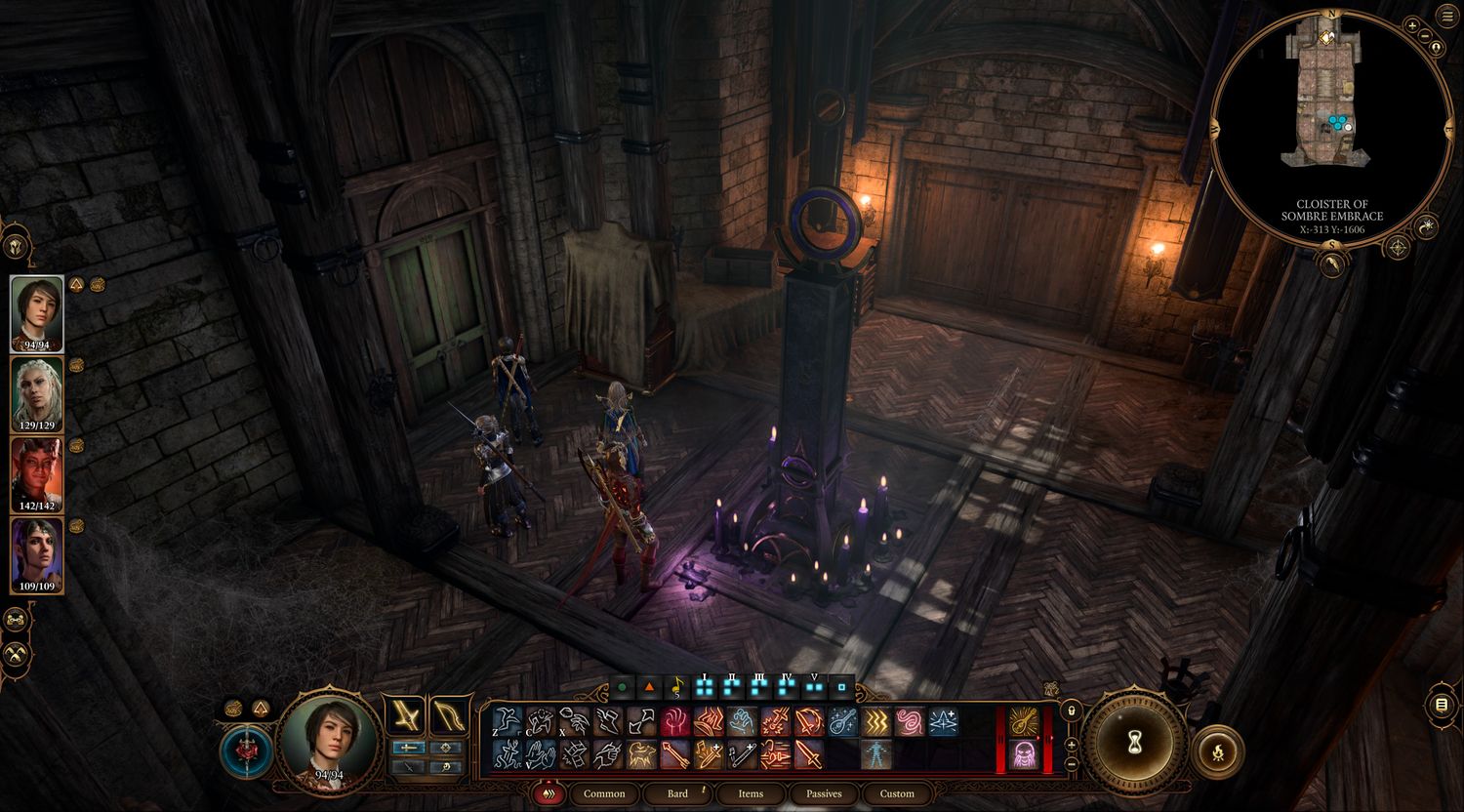Choose the melee weapon set slot

point(404,715)
